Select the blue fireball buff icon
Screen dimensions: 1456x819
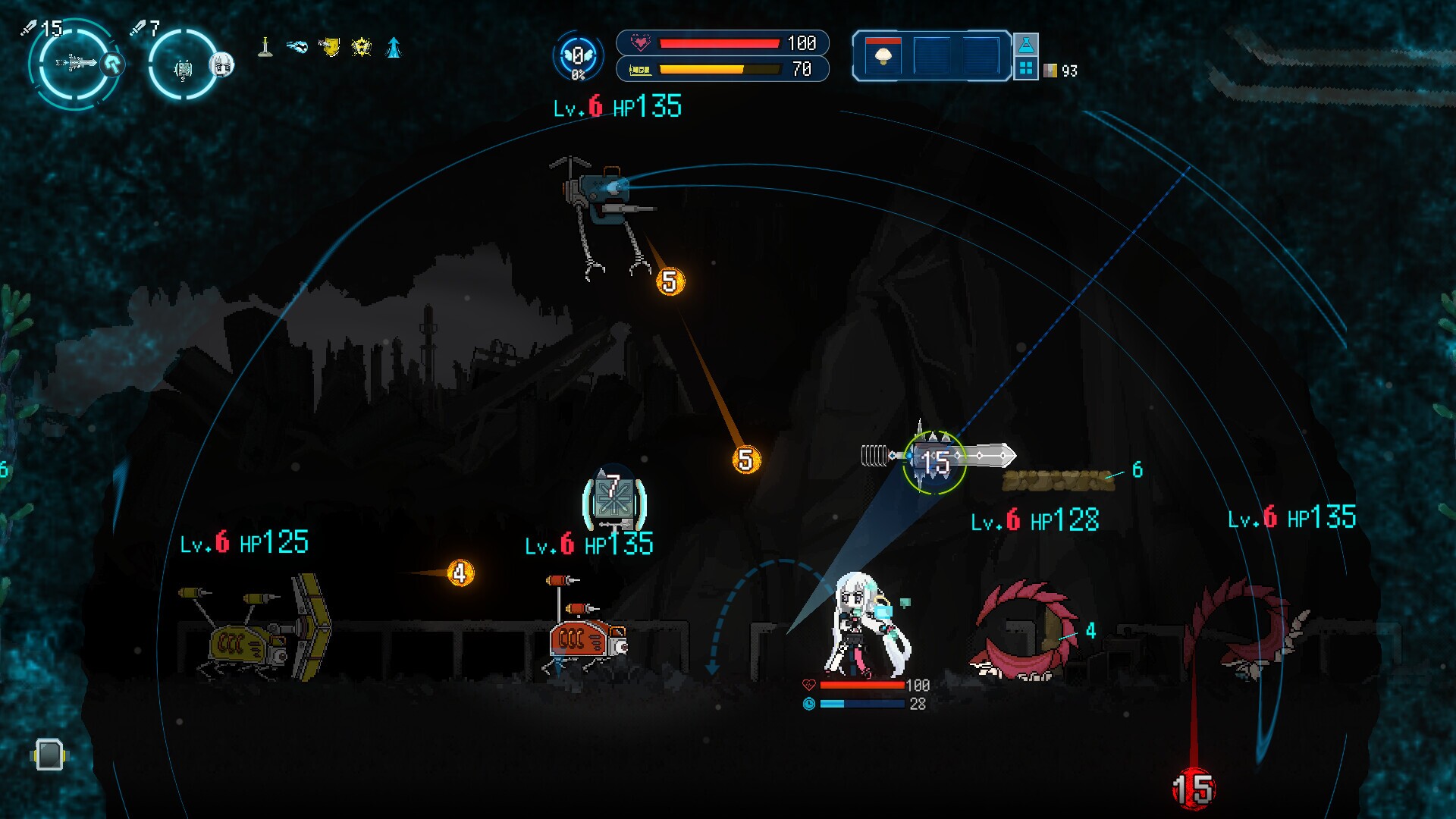297,47
